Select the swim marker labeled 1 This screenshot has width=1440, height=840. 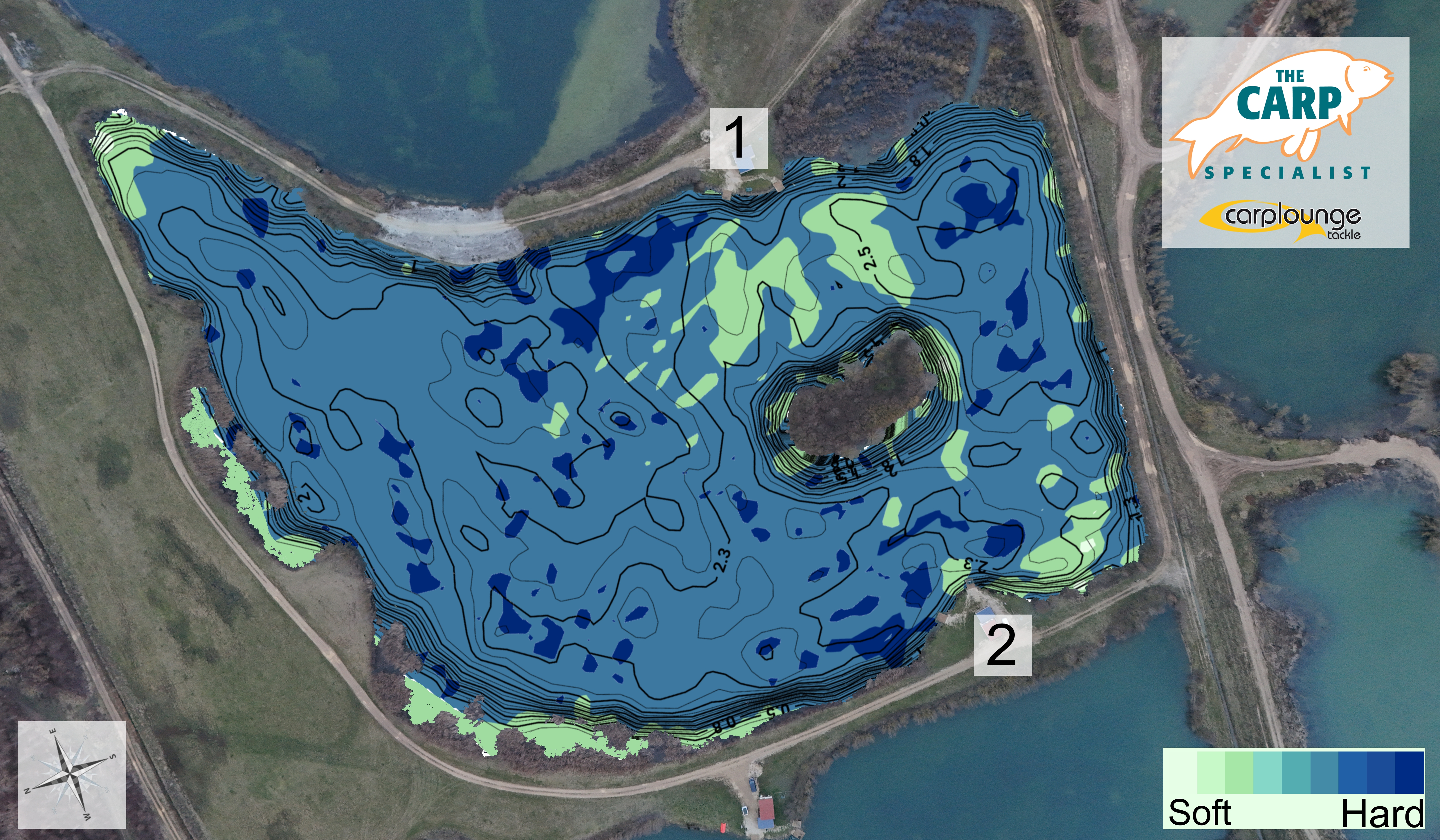(x=738, y=138)
